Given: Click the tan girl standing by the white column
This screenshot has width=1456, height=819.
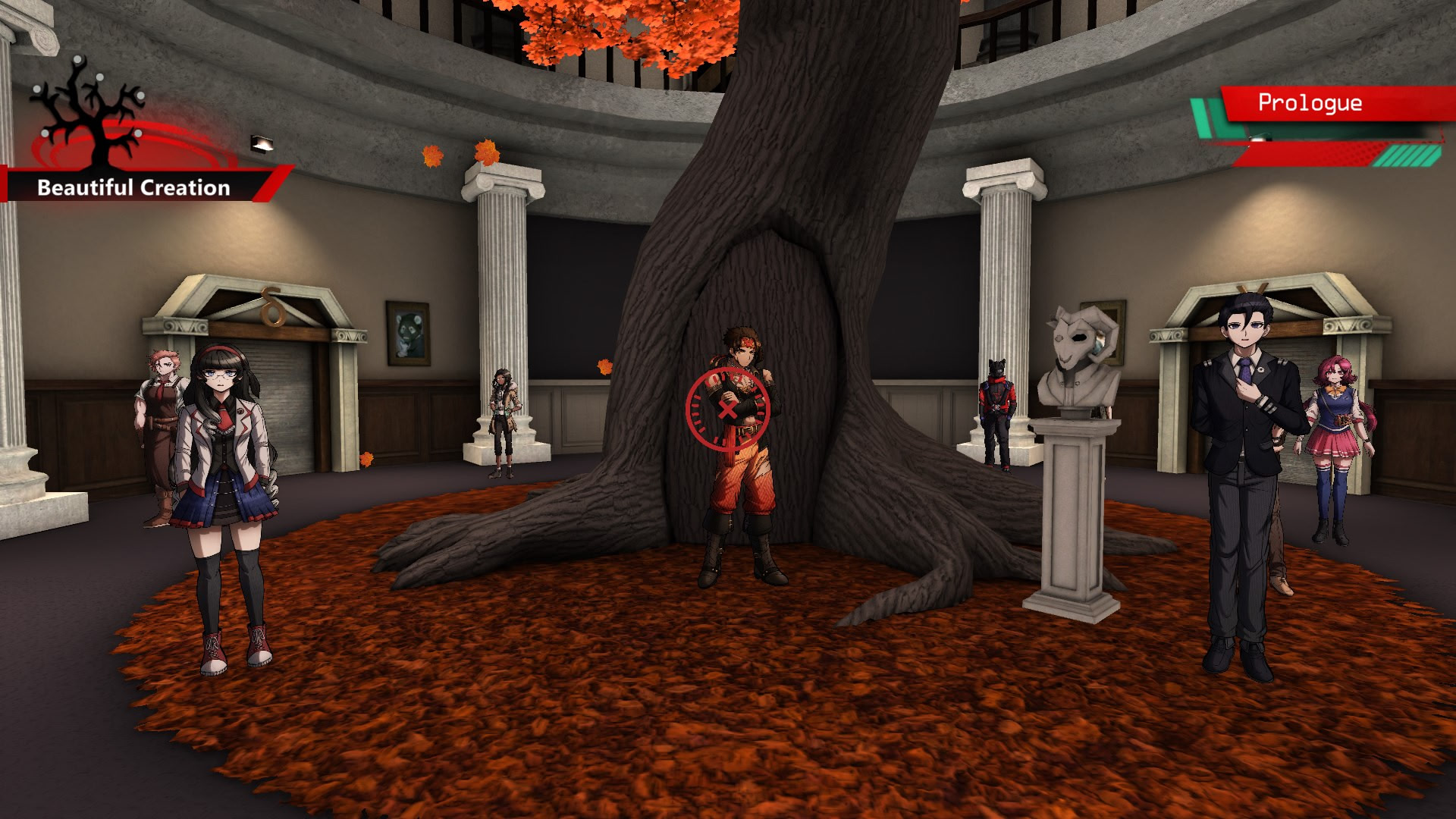Looking at the screenshot, I should (x=502, y=402).
